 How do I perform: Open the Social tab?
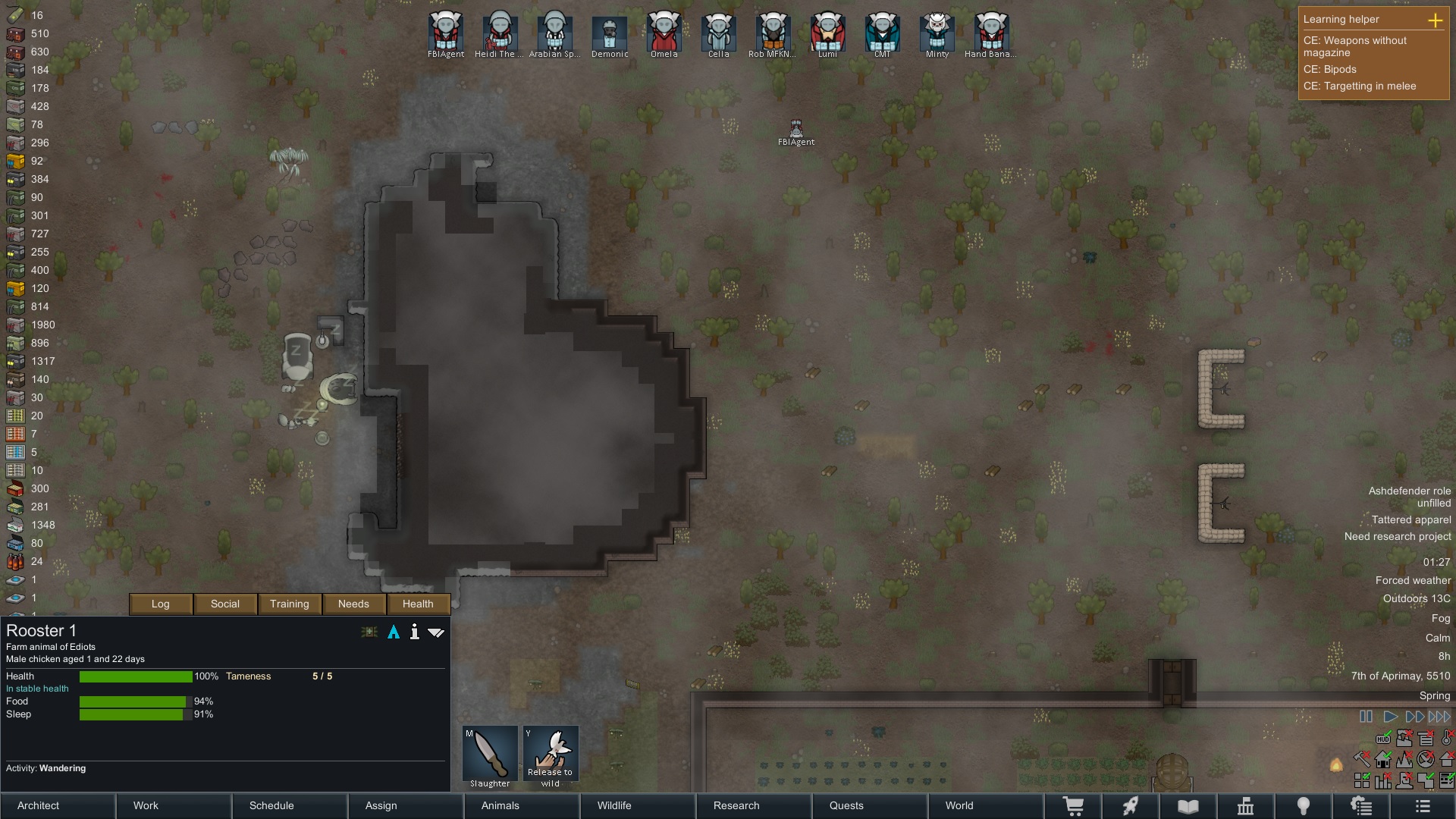[225, 604]
